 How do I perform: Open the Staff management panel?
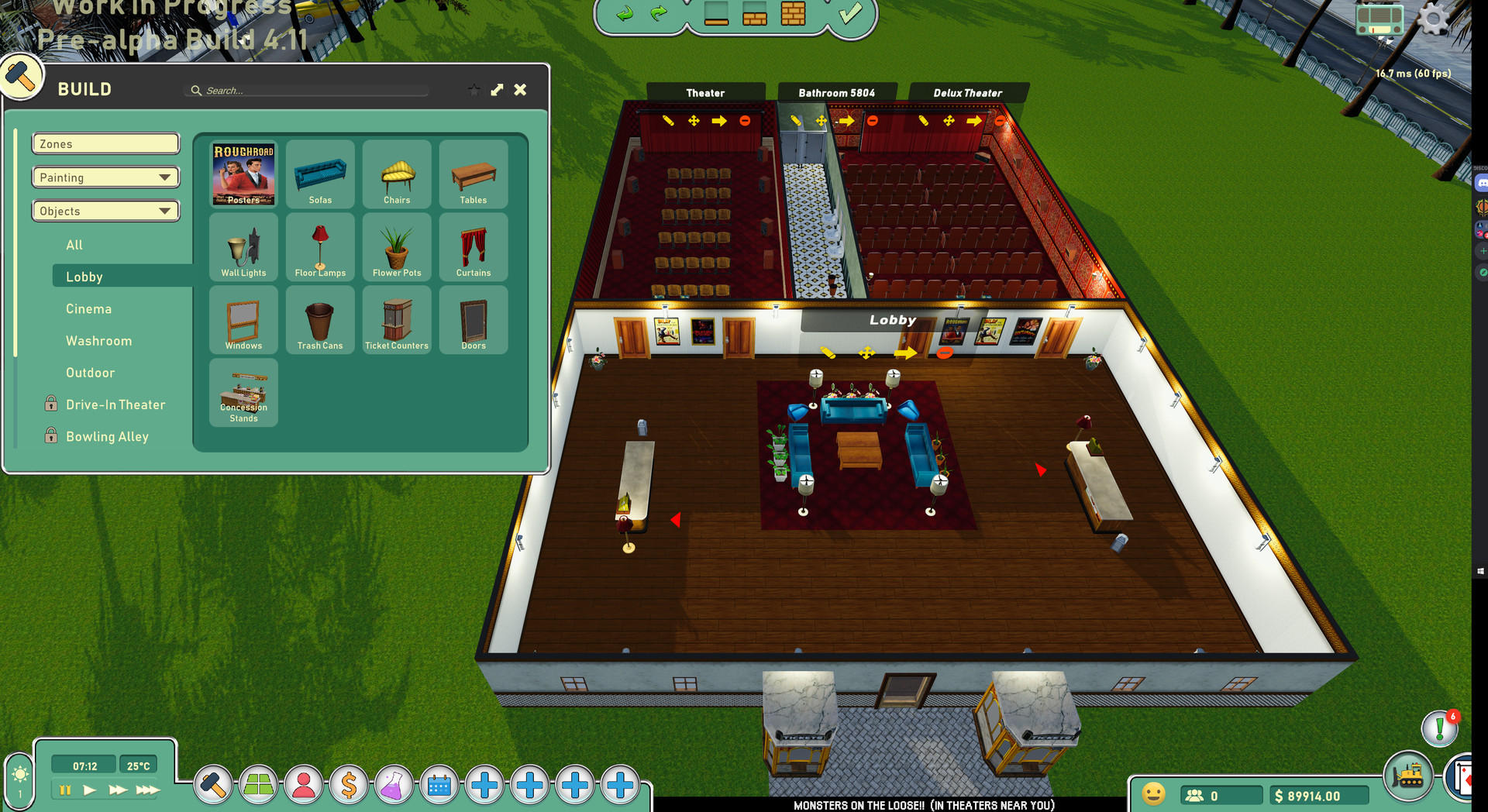[x=304, y=786]
